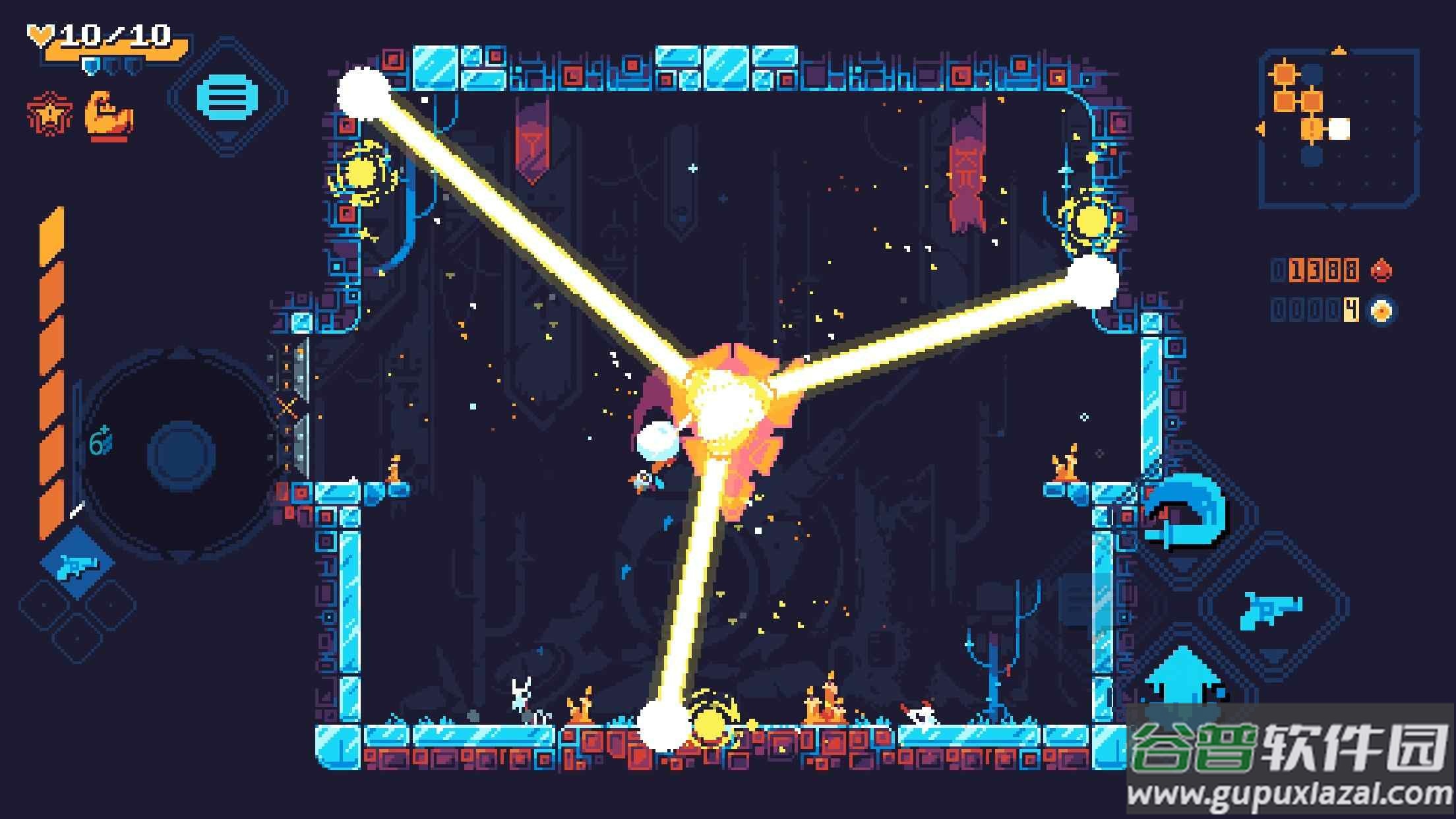1456x819 pixels.
Task: Inspect the red star face blessing icon
Action: point(50,115)
